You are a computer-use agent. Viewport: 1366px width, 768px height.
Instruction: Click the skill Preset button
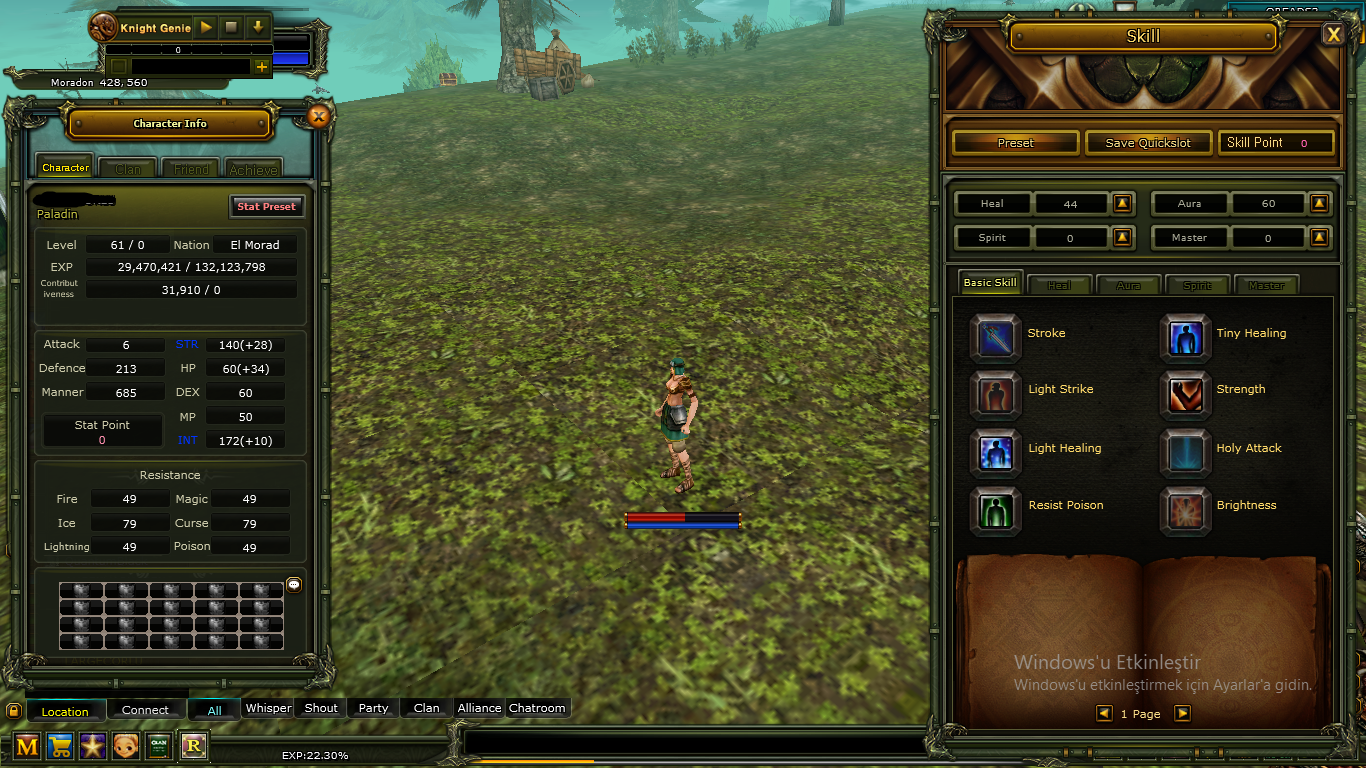1015,143
